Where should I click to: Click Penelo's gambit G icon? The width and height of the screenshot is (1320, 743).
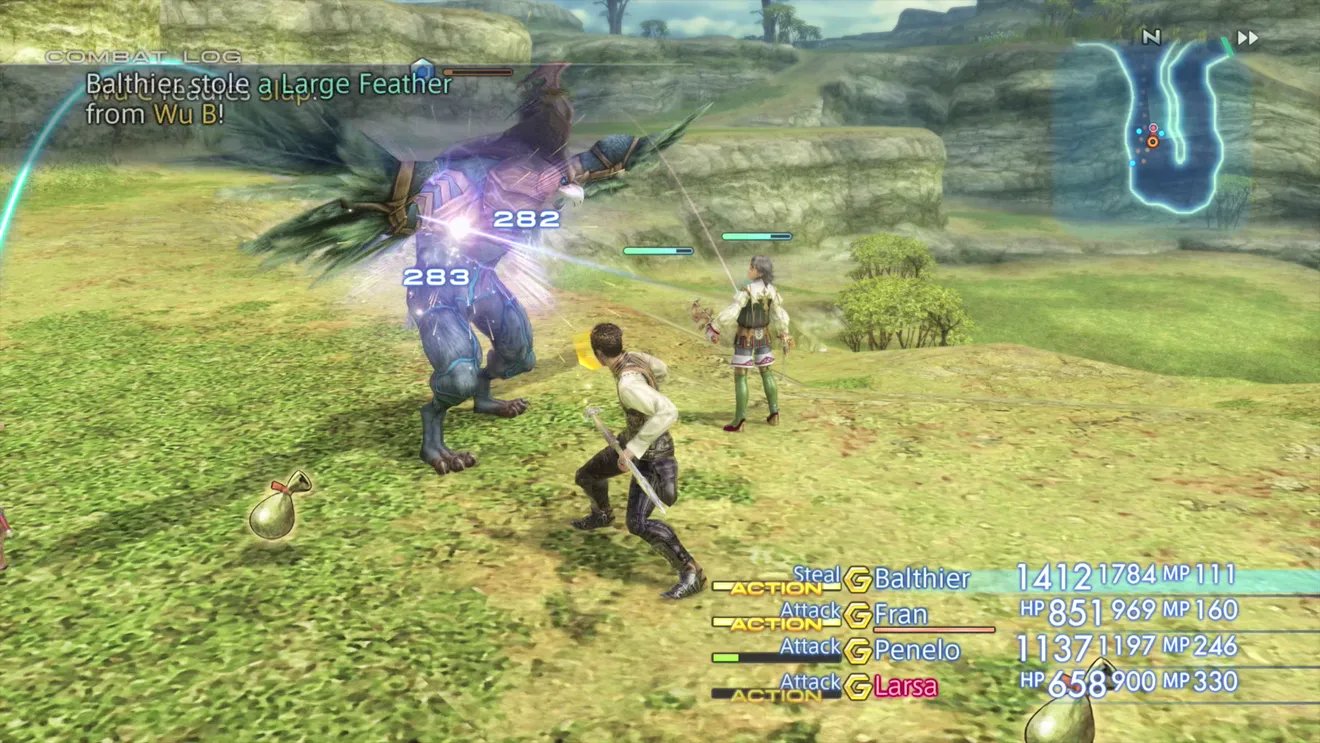point(857,651)
